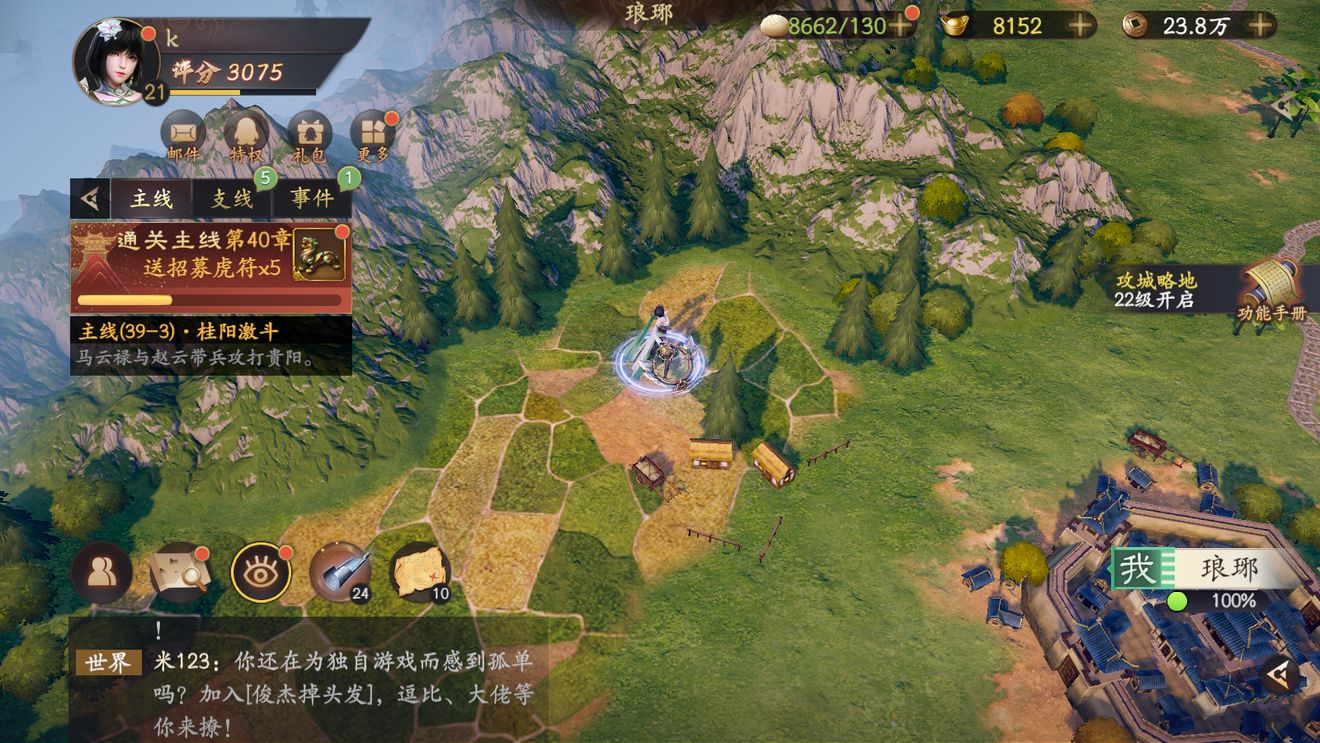
Task: Add gold with the plus button
Action: 1080,26
